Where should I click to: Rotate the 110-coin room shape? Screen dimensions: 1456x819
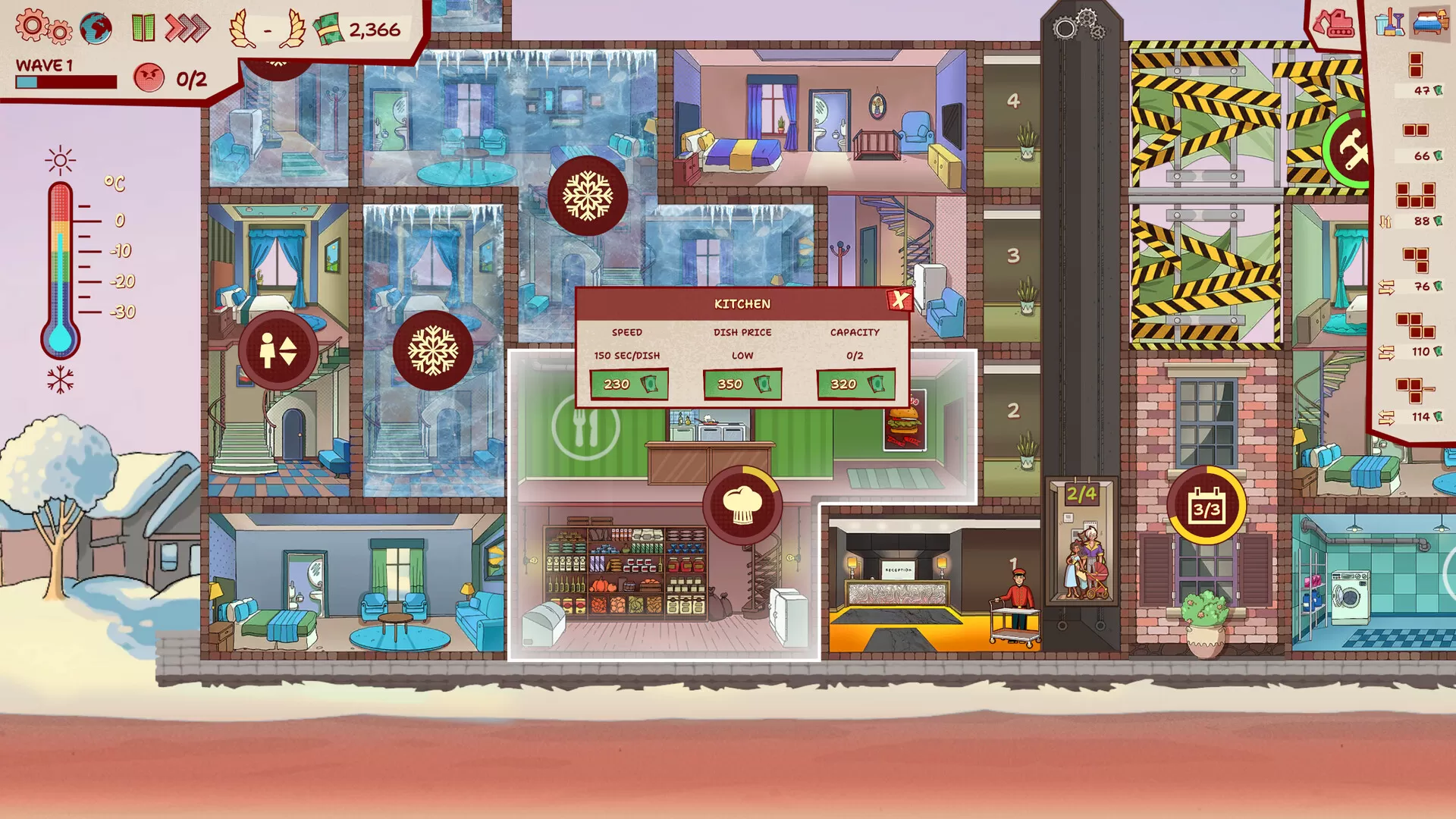pos(1385,351)
